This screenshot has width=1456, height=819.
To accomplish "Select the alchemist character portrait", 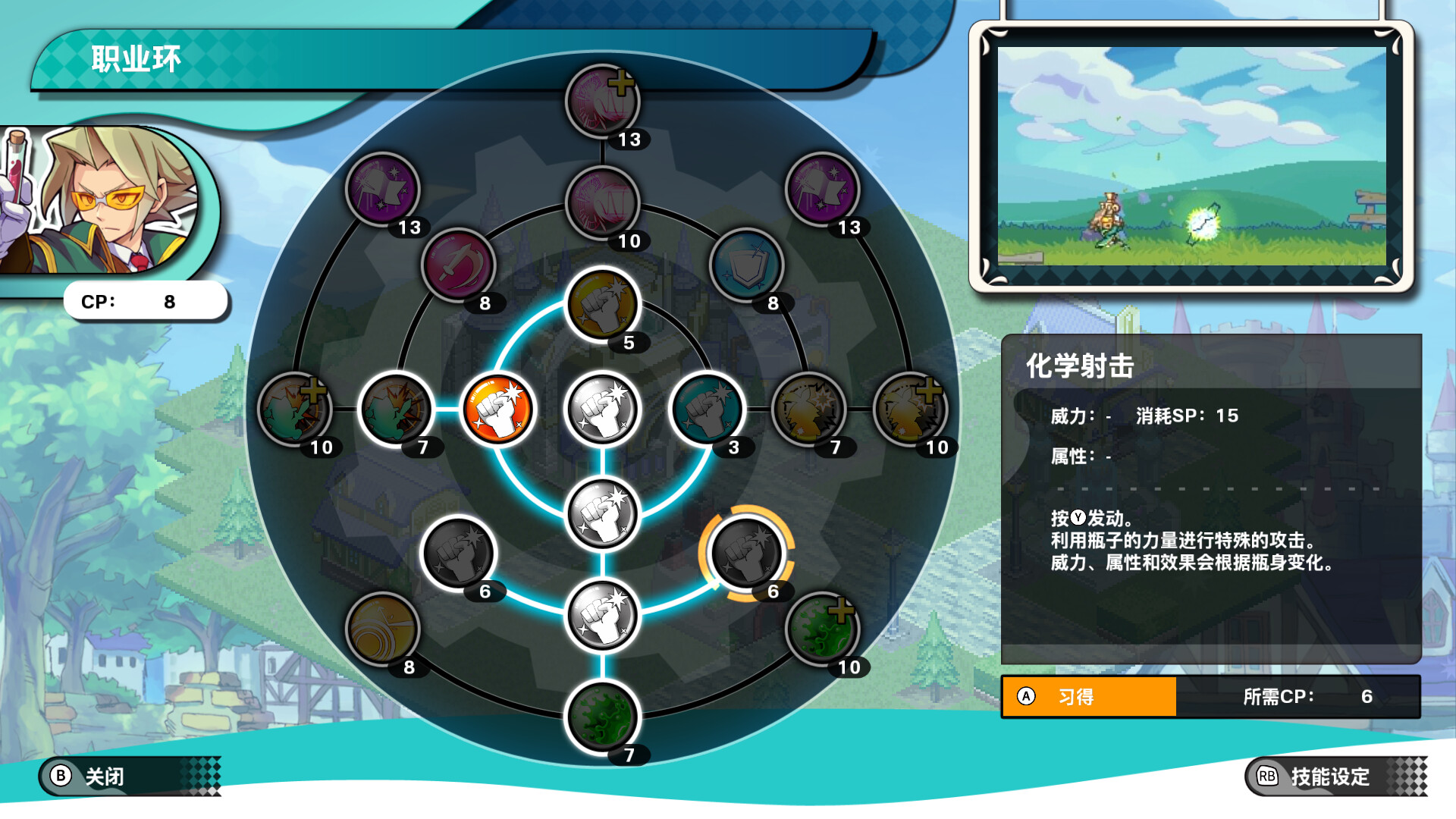I will pyautogui.click(x=106, y=201).
